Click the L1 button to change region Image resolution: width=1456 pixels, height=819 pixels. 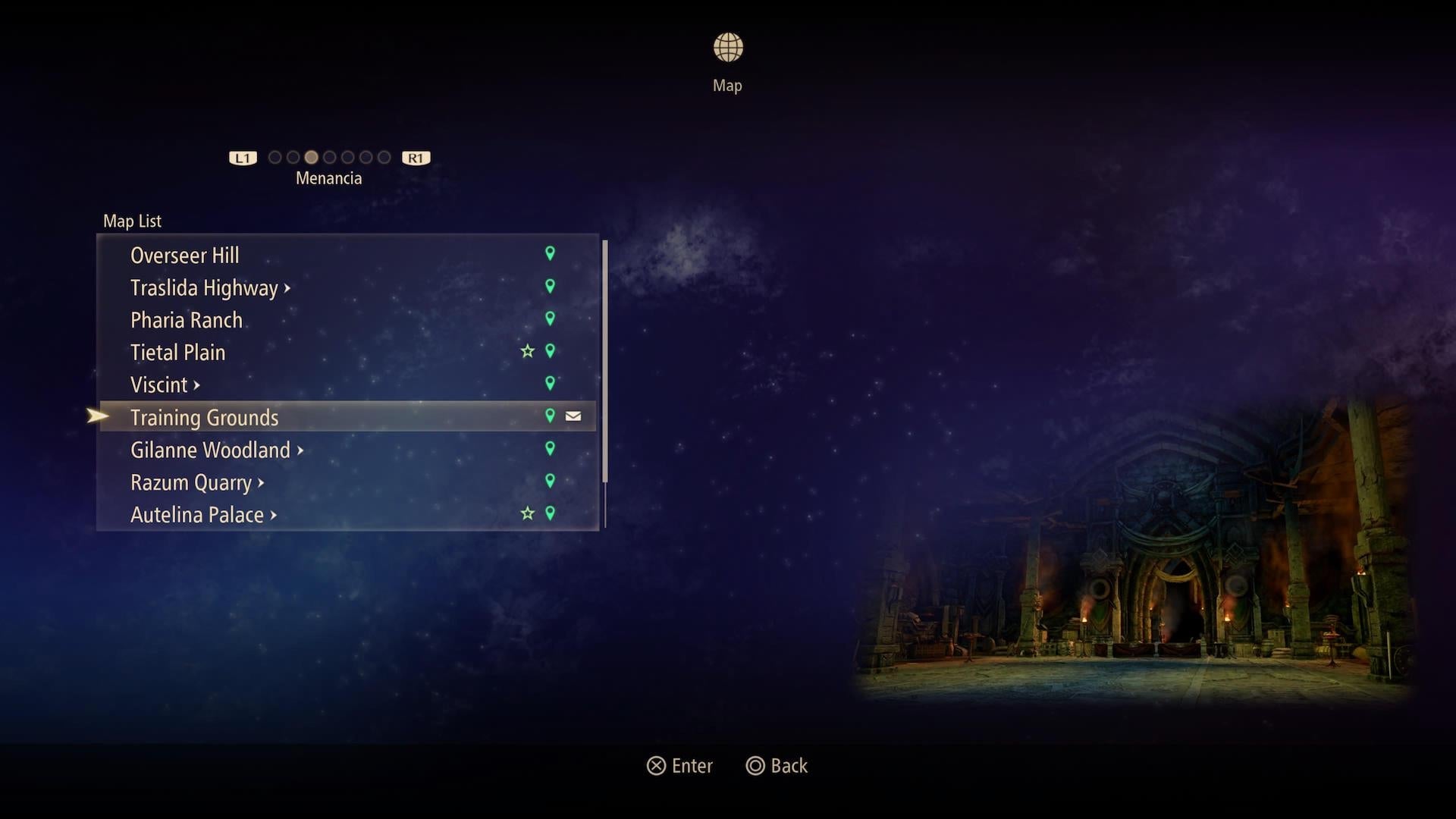[x=242, y=157]
